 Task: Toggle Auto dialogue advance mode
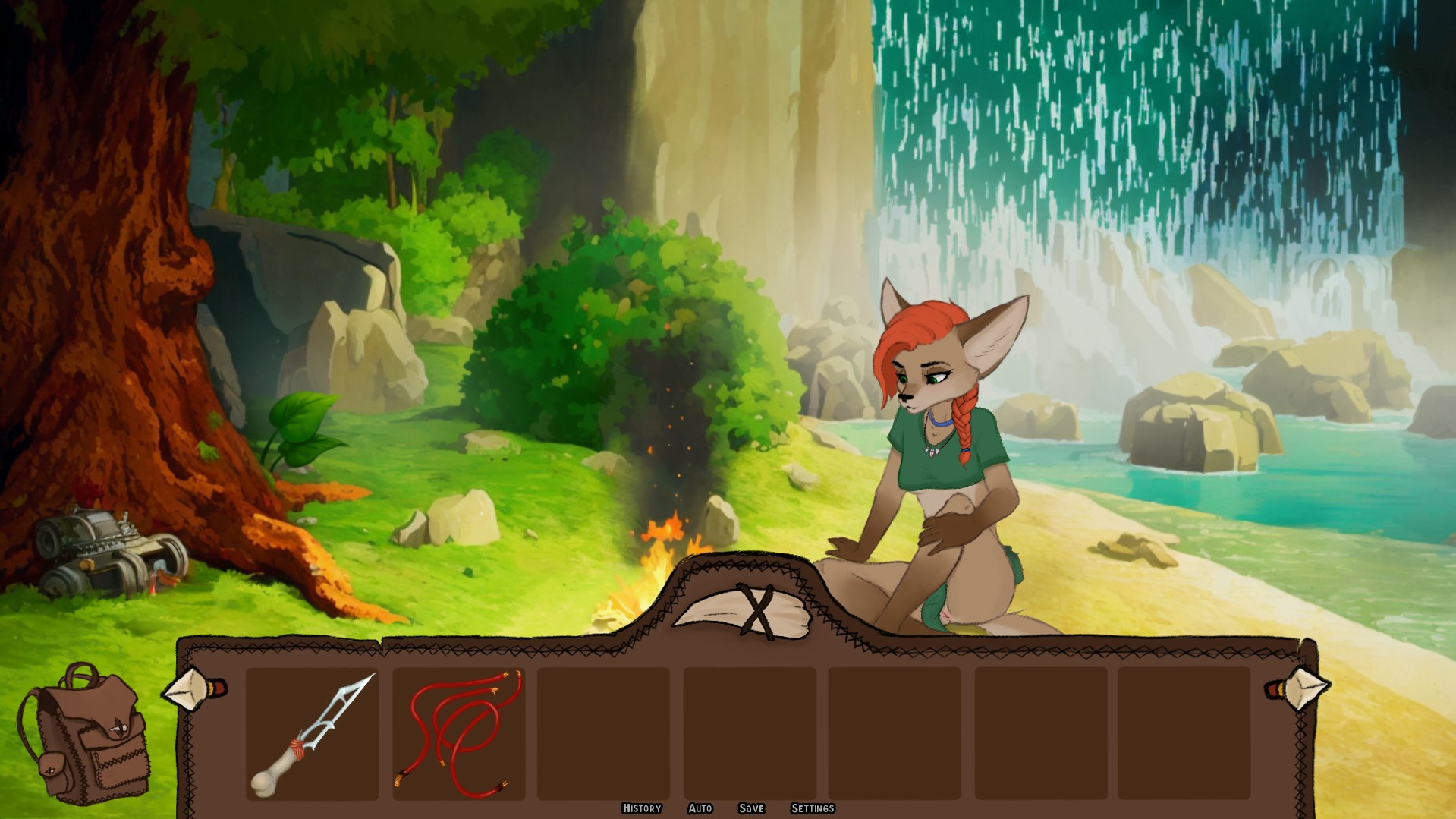tap(700, 808)
